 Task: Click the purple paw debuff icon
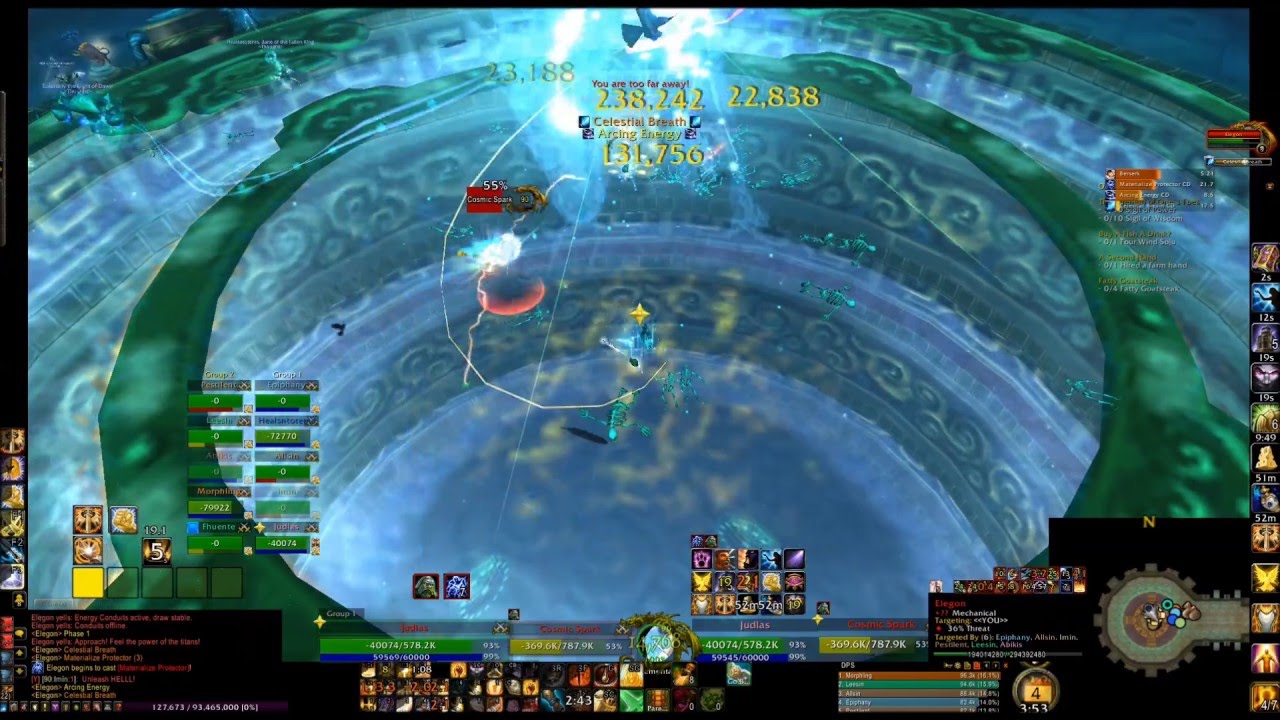[x=703, y=559]
